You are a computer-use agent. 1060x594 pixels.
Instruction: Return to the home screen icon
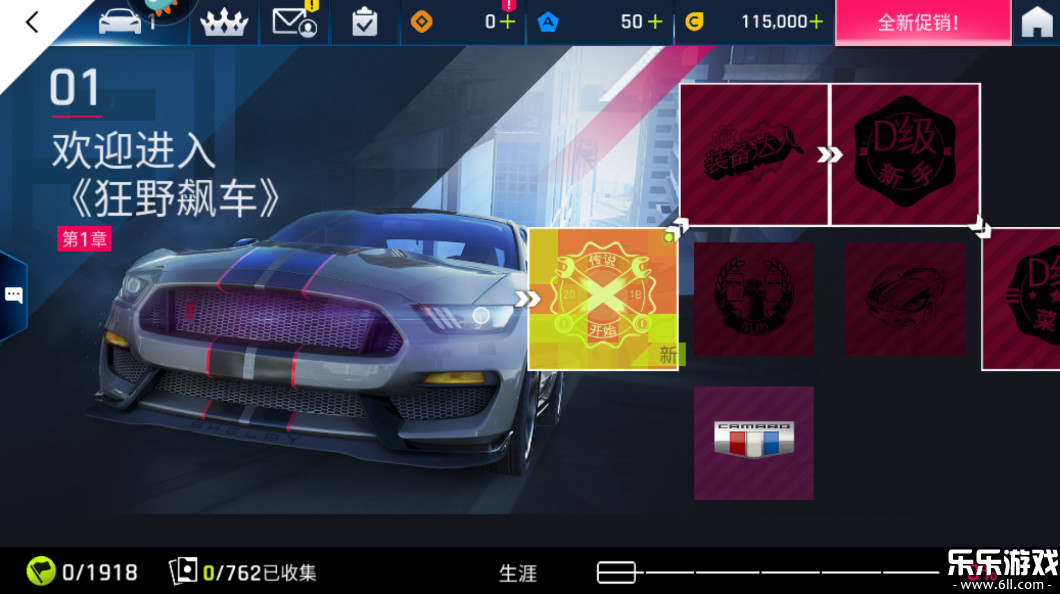pos(1037,23)
